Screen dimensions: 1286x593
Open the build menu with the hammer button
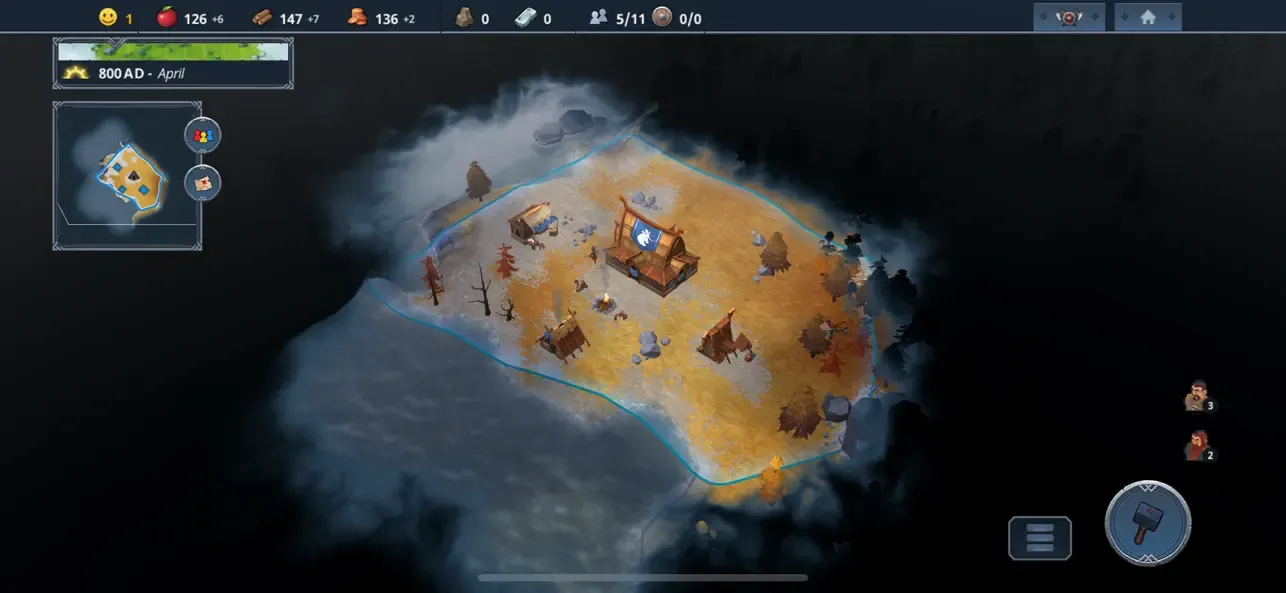pos(1147,524)
